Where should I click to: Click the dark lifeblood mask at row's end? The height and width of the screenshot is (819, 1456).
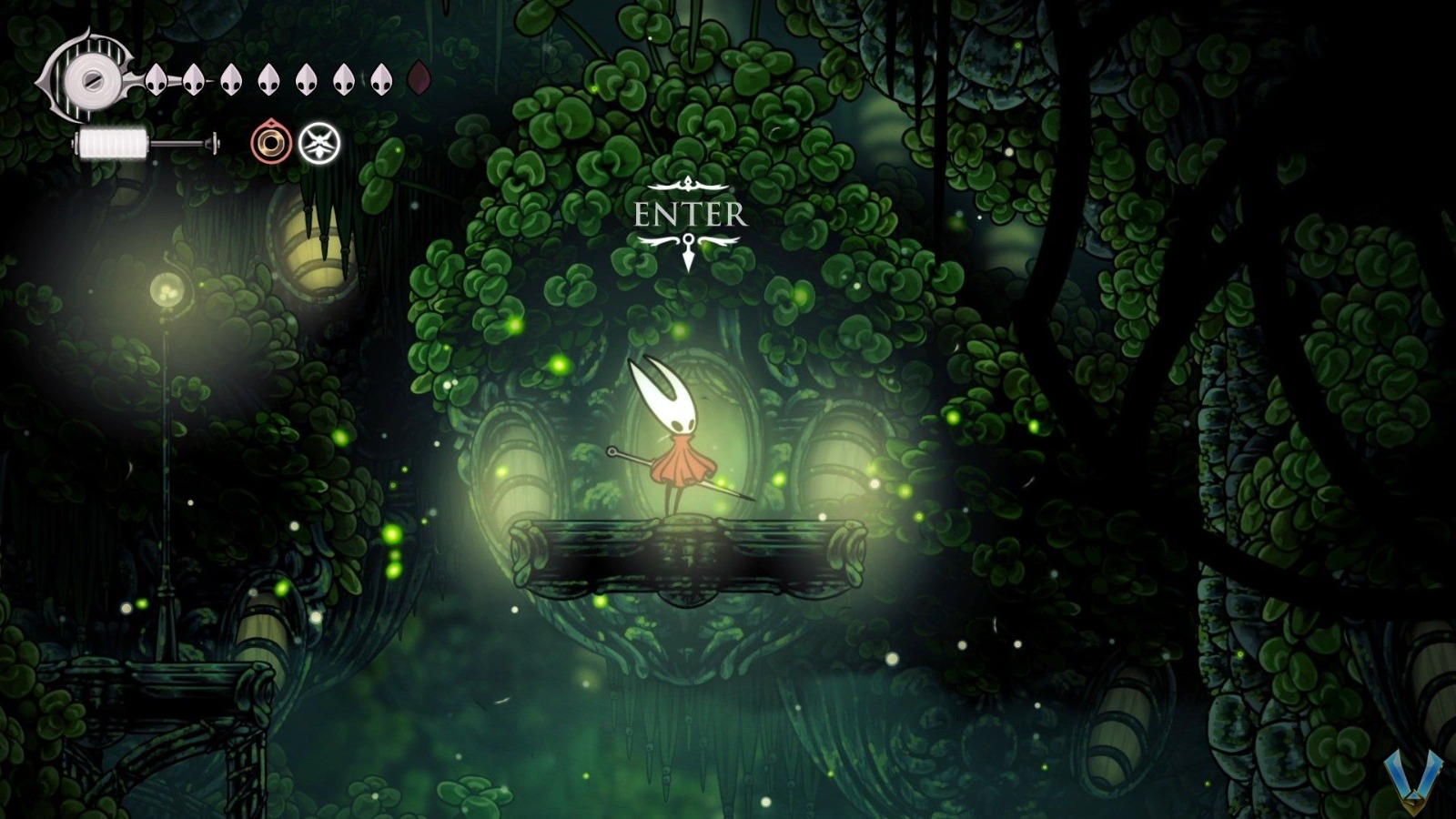click(420, 80)
